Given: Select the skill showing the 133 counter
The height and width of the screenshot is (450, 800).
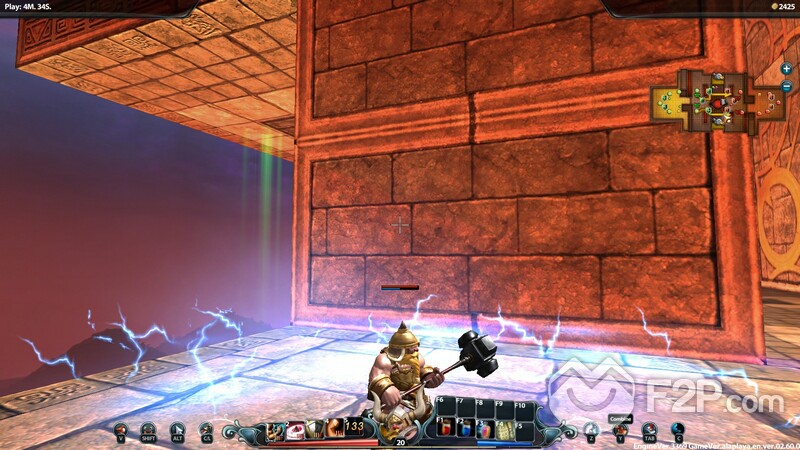Looking at the screenshot, I should (x=356, y=429).
